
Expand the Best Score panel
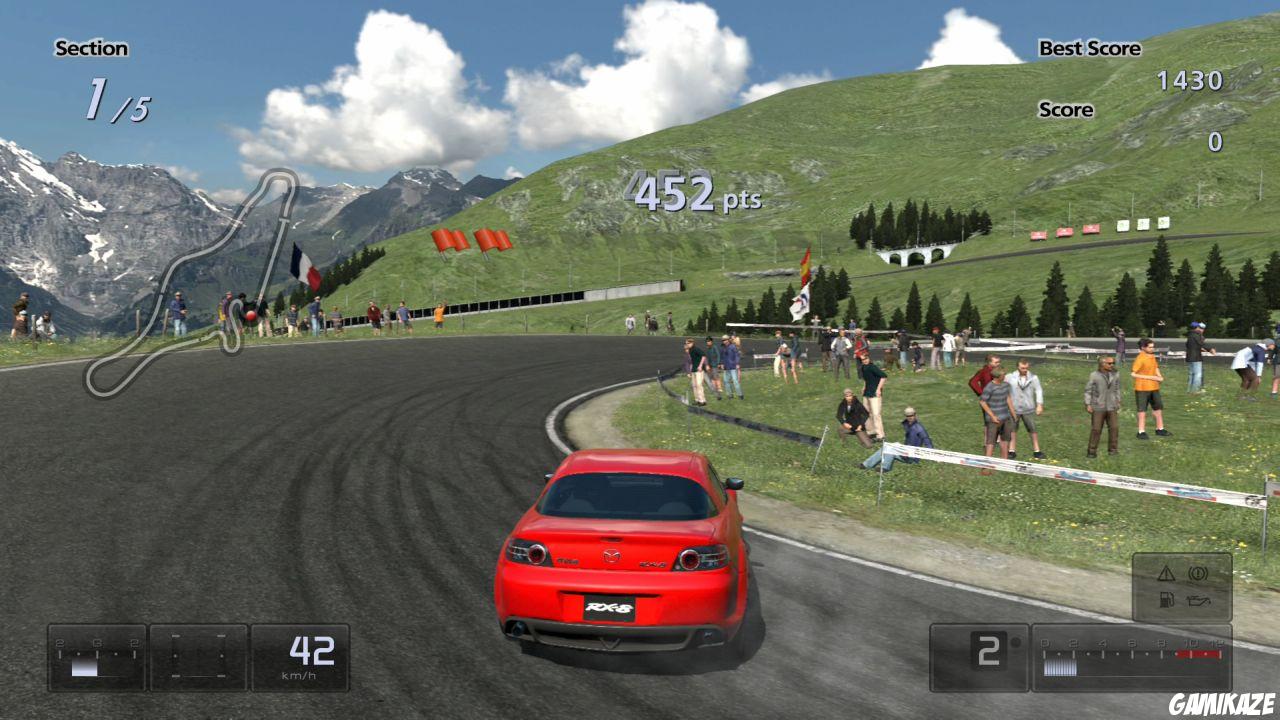(1088, 48)
